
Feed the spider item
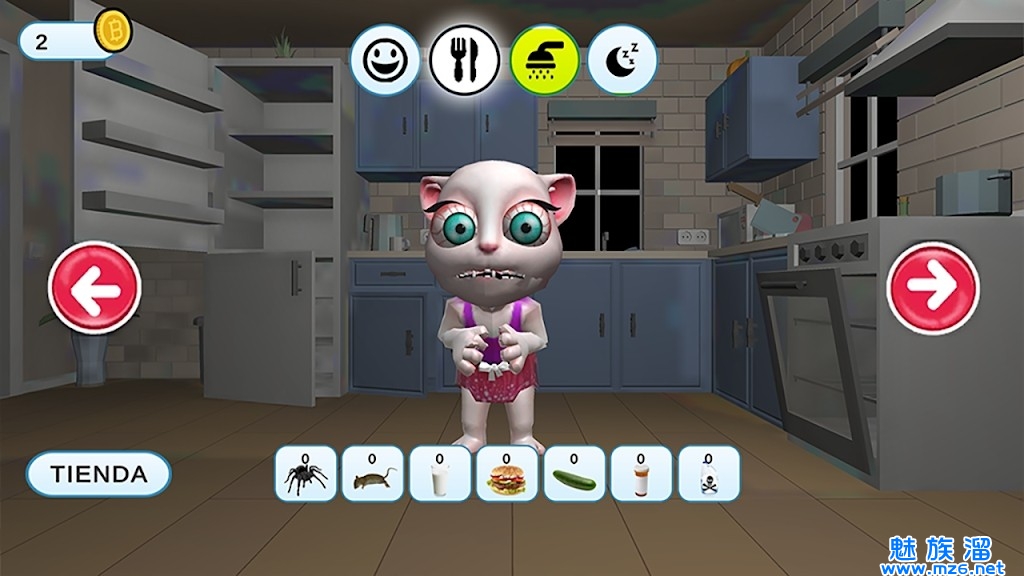(305, 474)
